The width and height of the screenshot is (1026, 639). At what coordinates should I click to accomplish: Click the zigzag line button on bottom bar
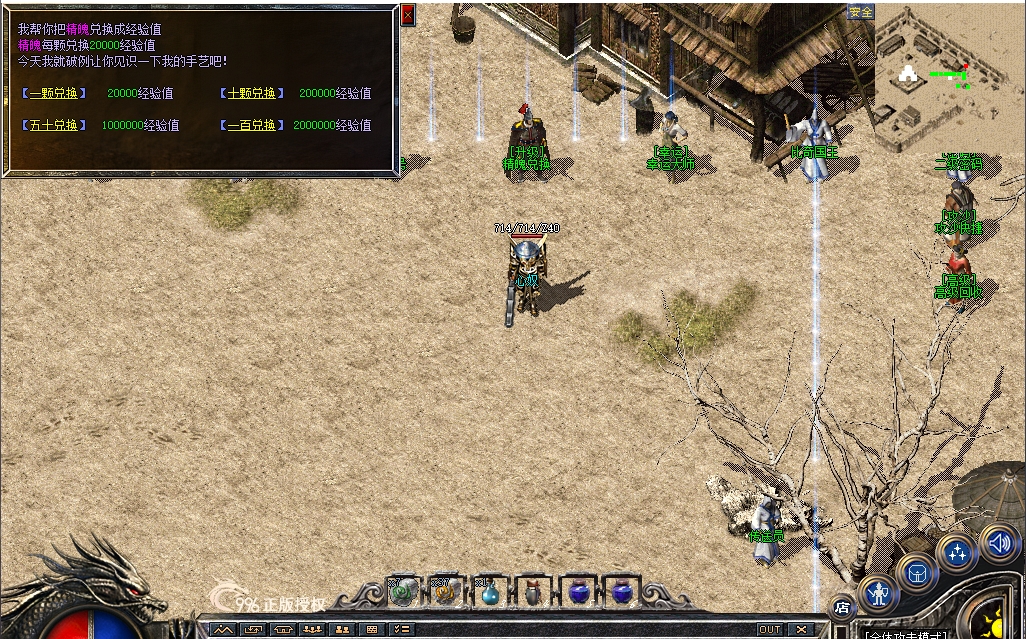click(x=222, y=630)
